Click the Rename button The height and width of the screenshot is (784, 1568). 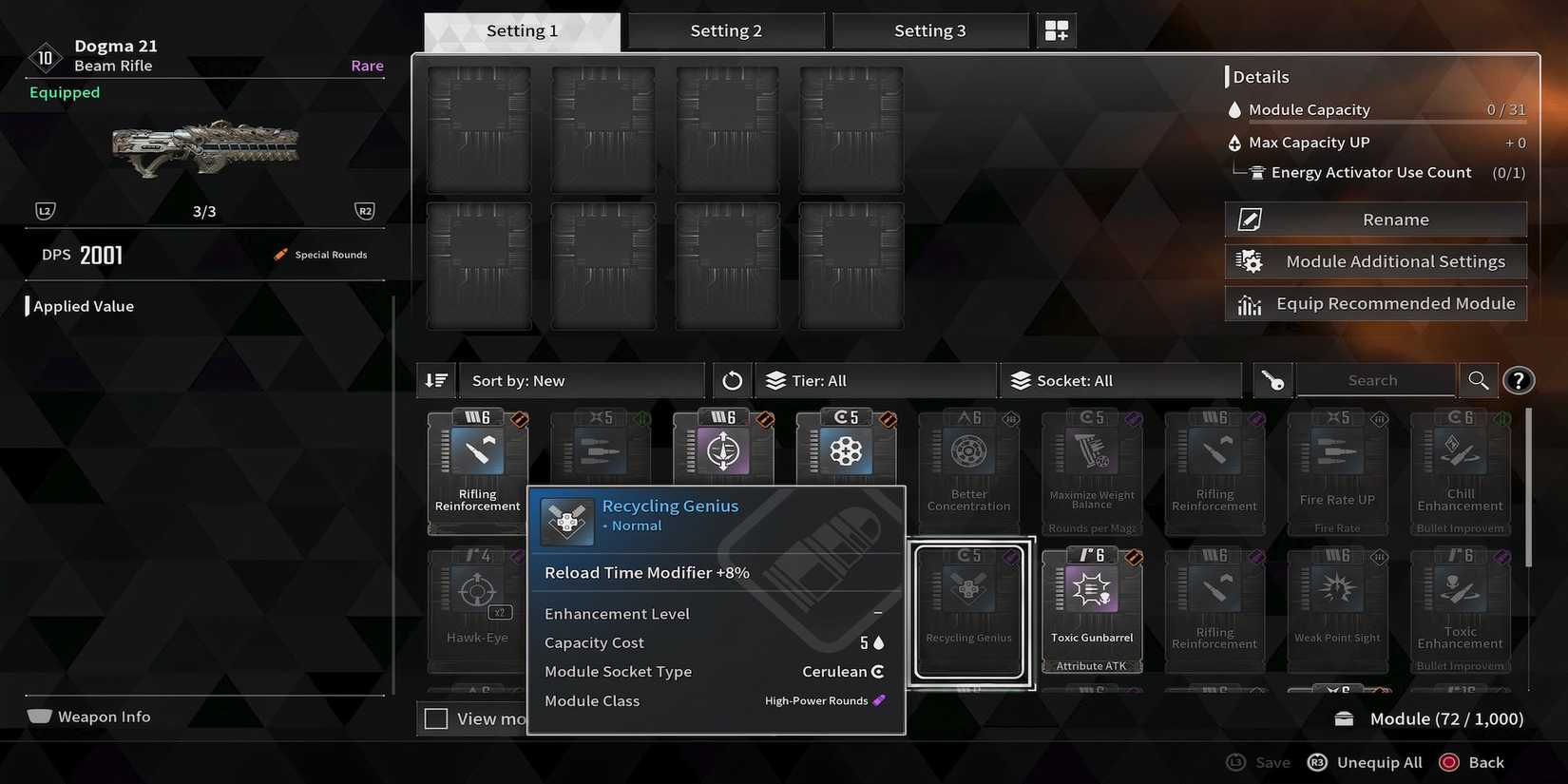click(x=1375, y=219)
